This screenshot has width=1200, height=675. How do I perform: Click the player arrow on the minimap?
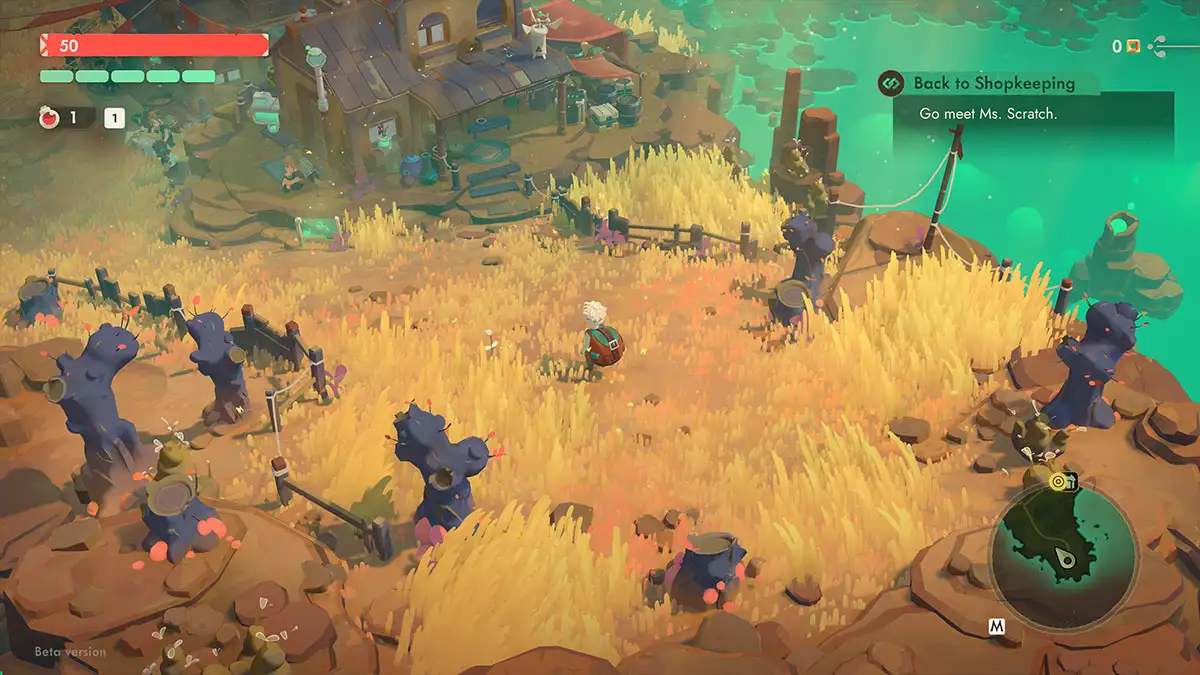tap(1067, 558)
